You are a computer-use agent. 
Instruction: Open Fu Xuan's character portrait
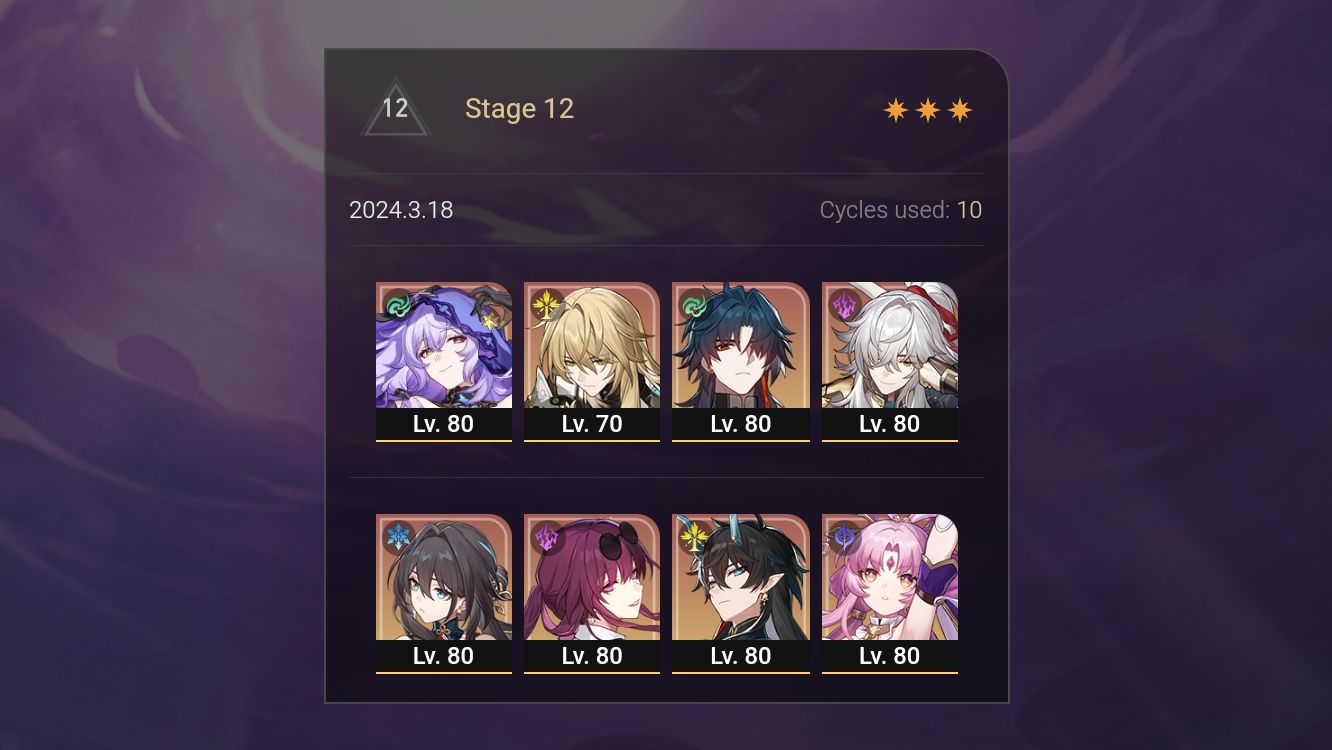tap(889, 578)
